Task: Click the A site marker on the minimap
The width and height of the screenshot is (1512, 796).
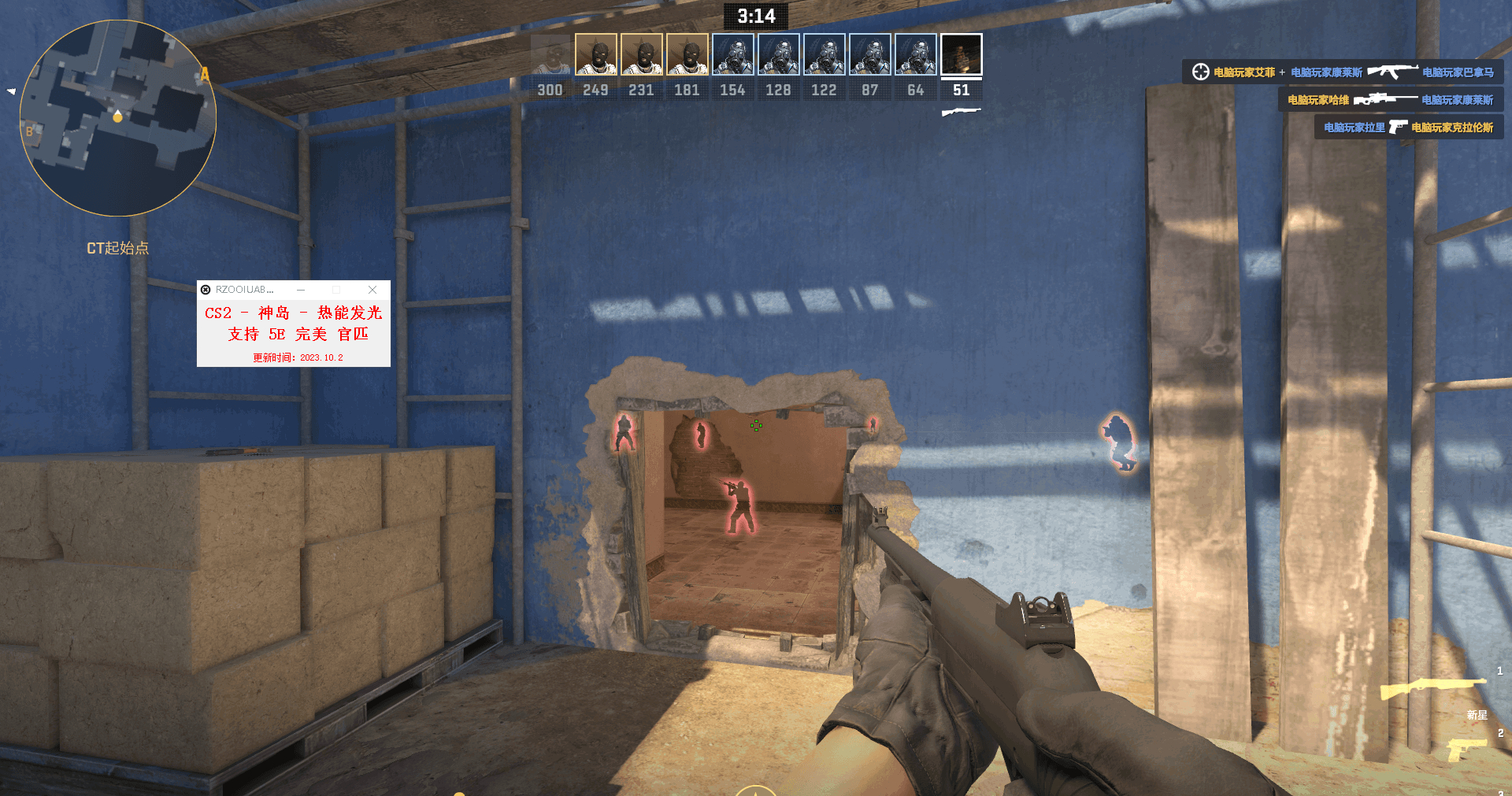Action: click(x=205, y=75)
